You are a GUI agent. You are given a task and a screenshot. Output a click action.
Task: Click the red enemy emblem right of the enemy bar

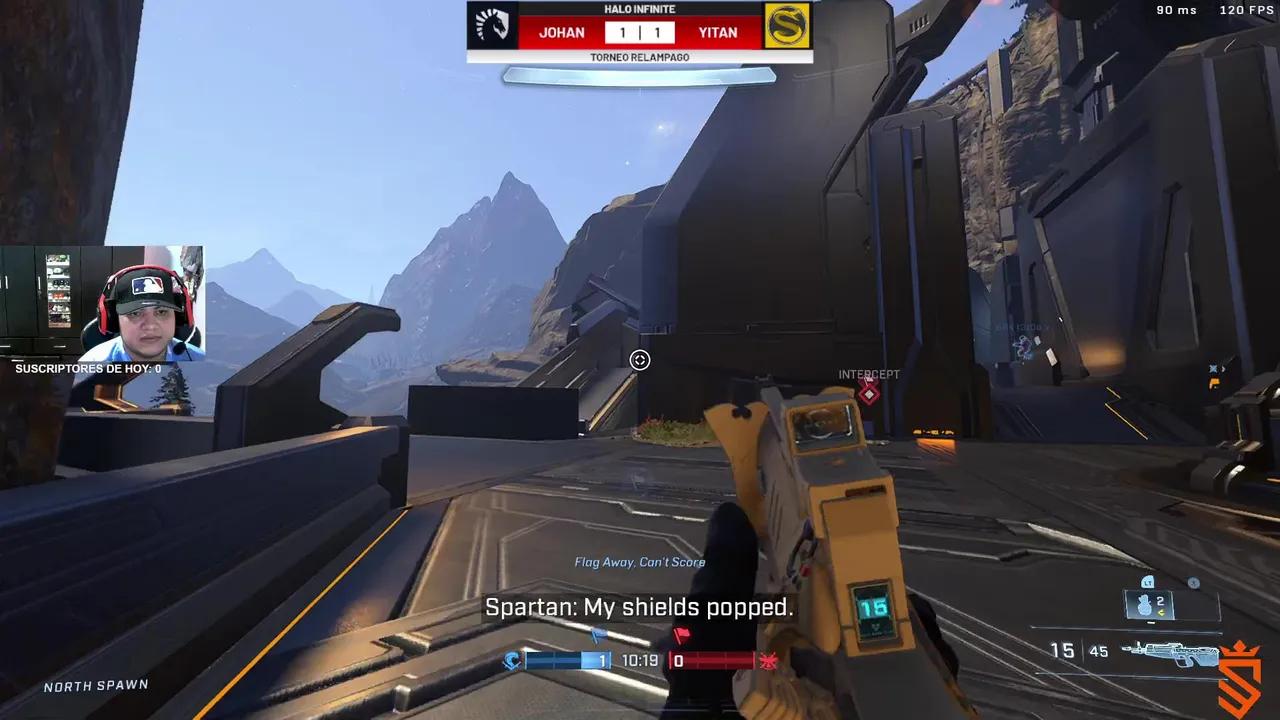point(768,660)
